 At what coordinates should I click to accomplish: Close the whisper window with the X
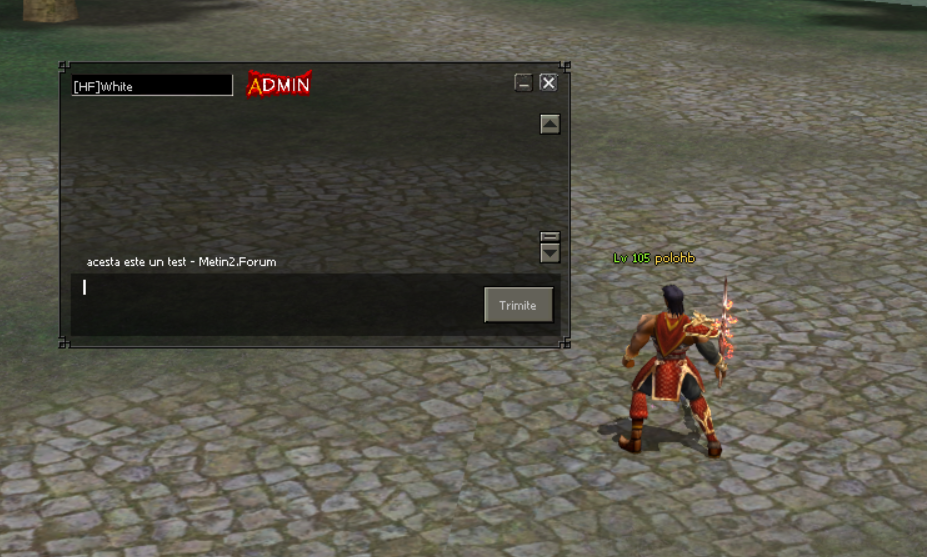[548, 83]
